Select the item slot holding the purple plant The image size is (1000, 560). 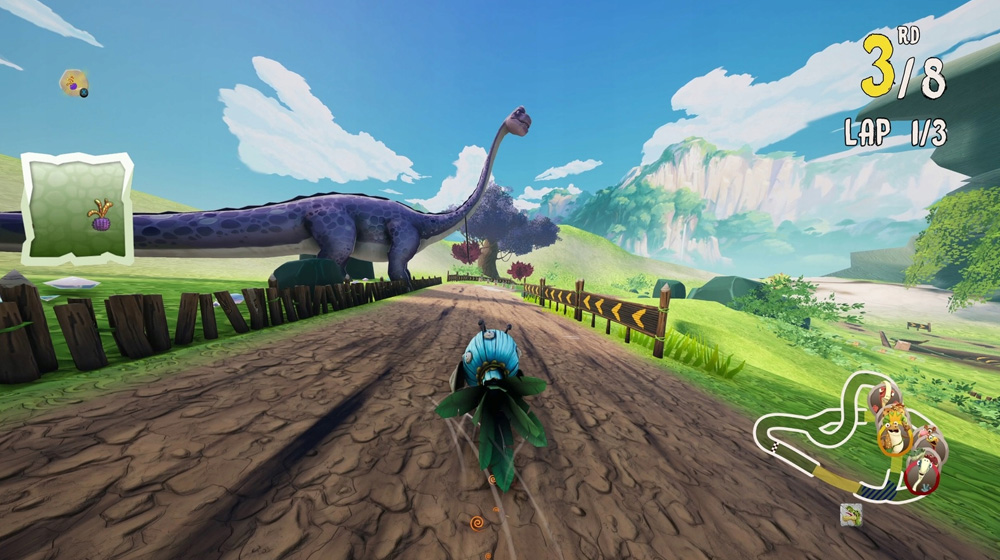coord(77,208)
